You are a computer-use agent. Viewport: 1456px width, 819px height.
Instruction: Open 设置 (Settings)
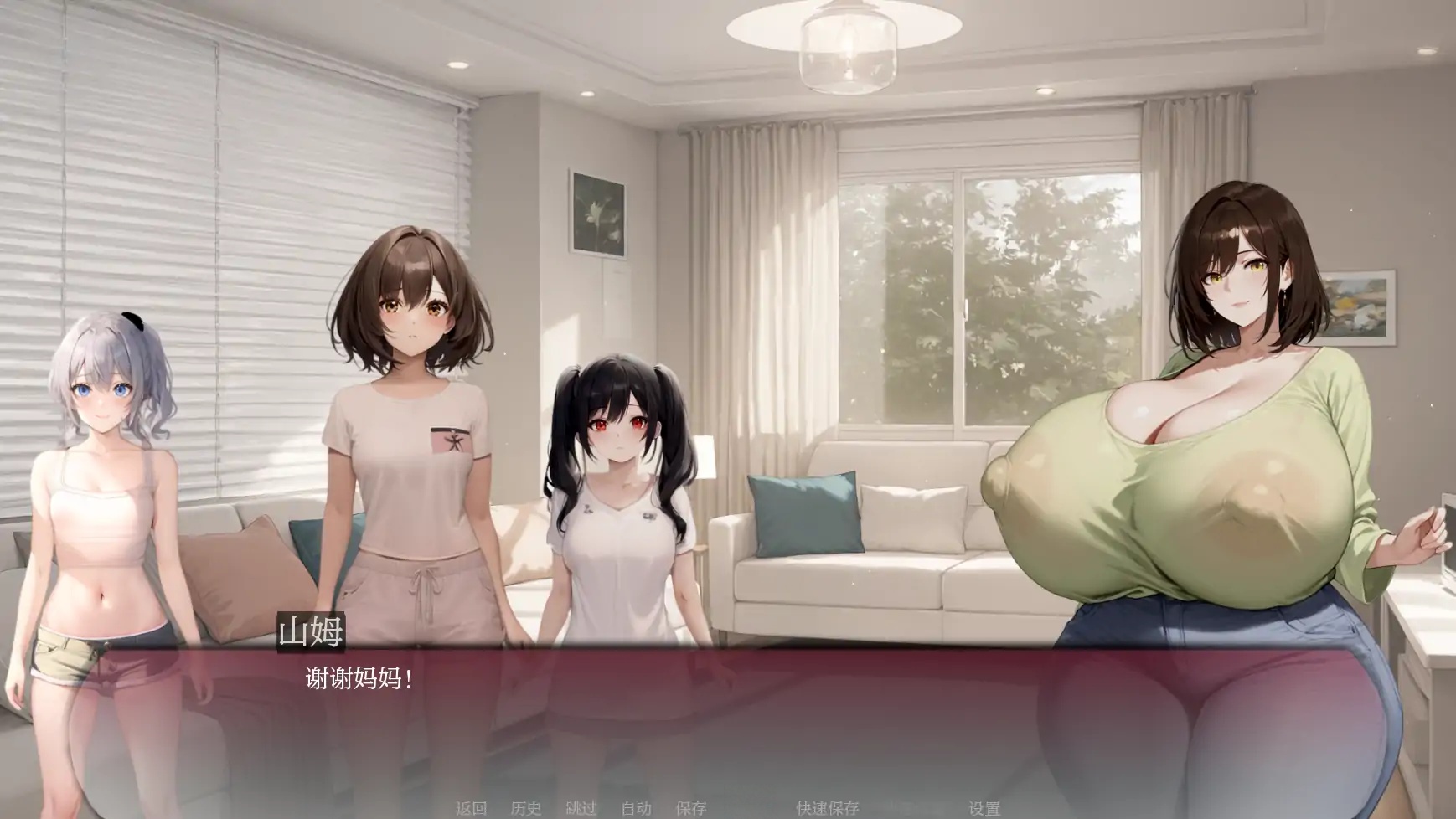(x=986, y=808)
